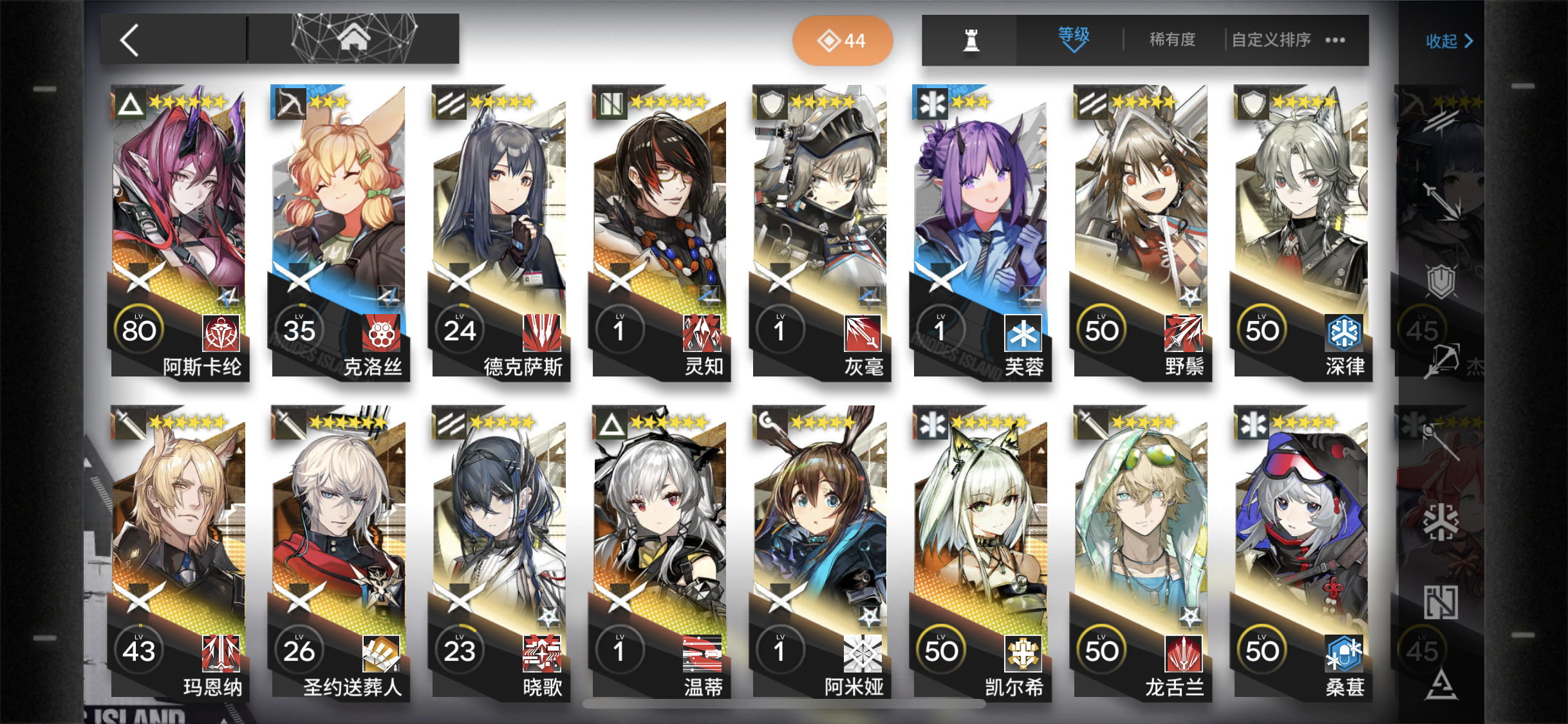1568x724 pixels.
Task: Click the vanguard class icon on 玛恩纳 card
Action: tap(128, 425)
